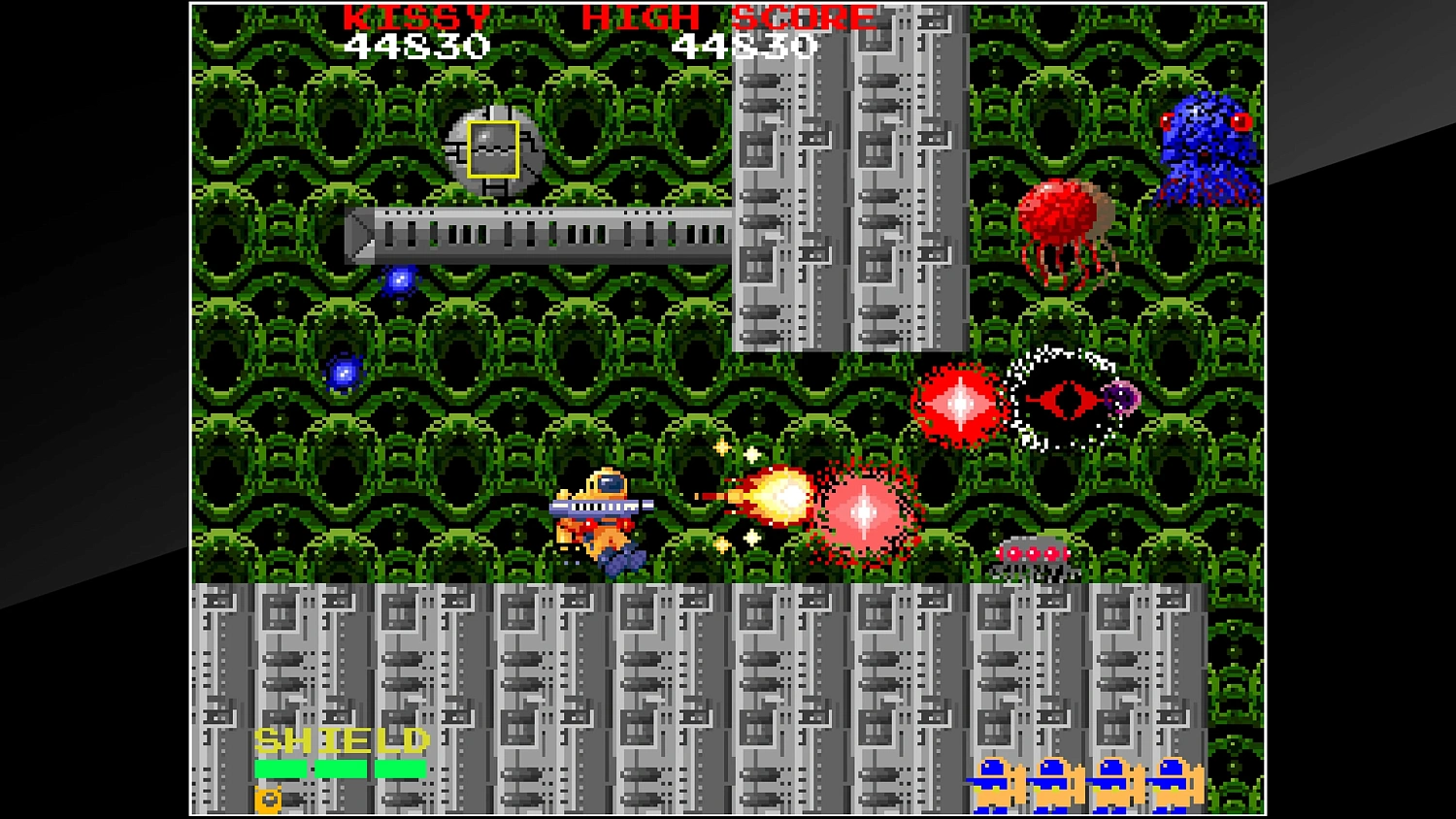Click the yellow targeting square on the turret

493,147
